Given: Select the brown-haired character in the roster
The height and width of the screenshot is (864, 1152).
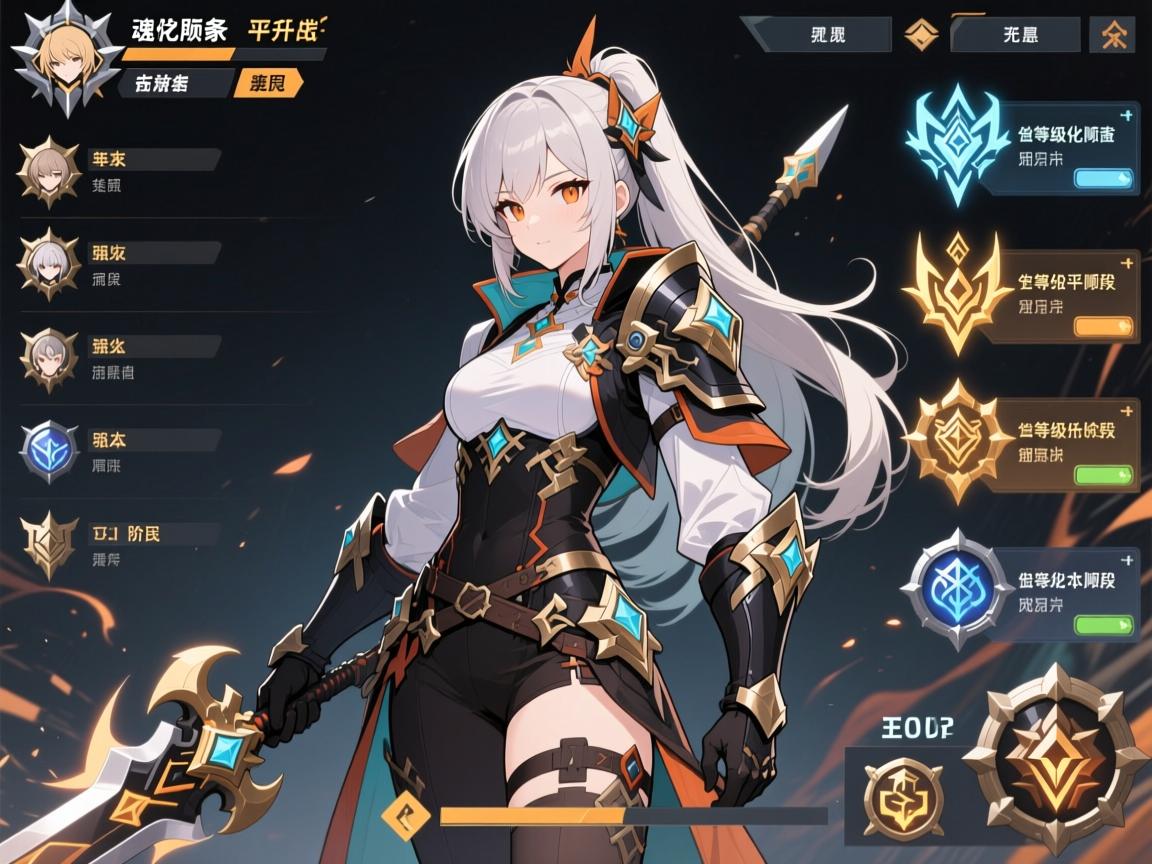Looking at the screenshot, I should coord(48,170).
